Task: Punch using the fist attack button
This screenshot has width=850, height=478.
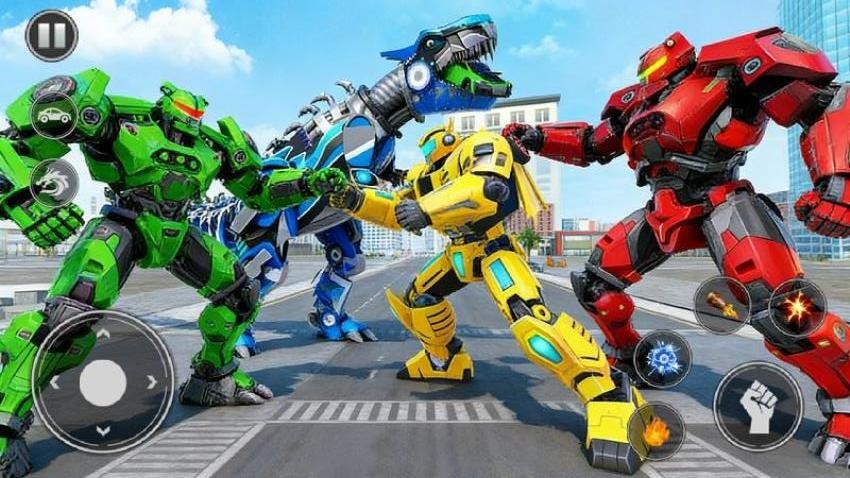Action: coord(757,406)
